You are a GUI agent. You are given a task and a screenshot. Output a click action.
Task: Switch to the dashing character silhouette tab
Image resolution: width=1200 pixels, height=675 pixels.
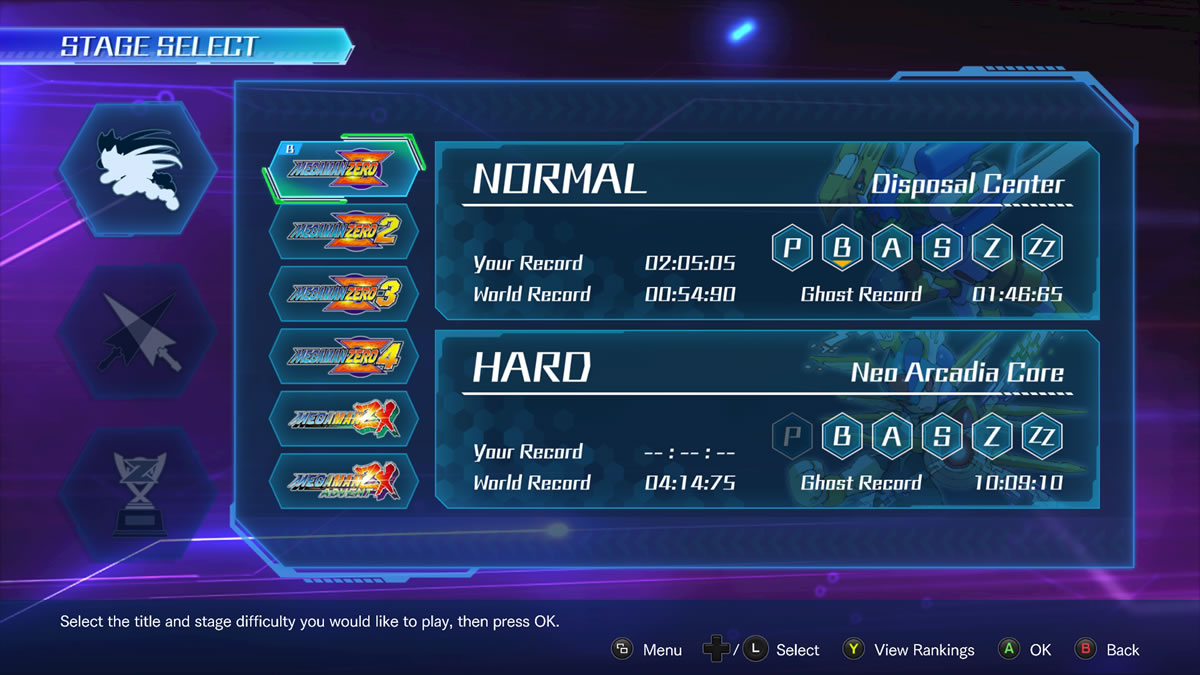pos(138,170)
